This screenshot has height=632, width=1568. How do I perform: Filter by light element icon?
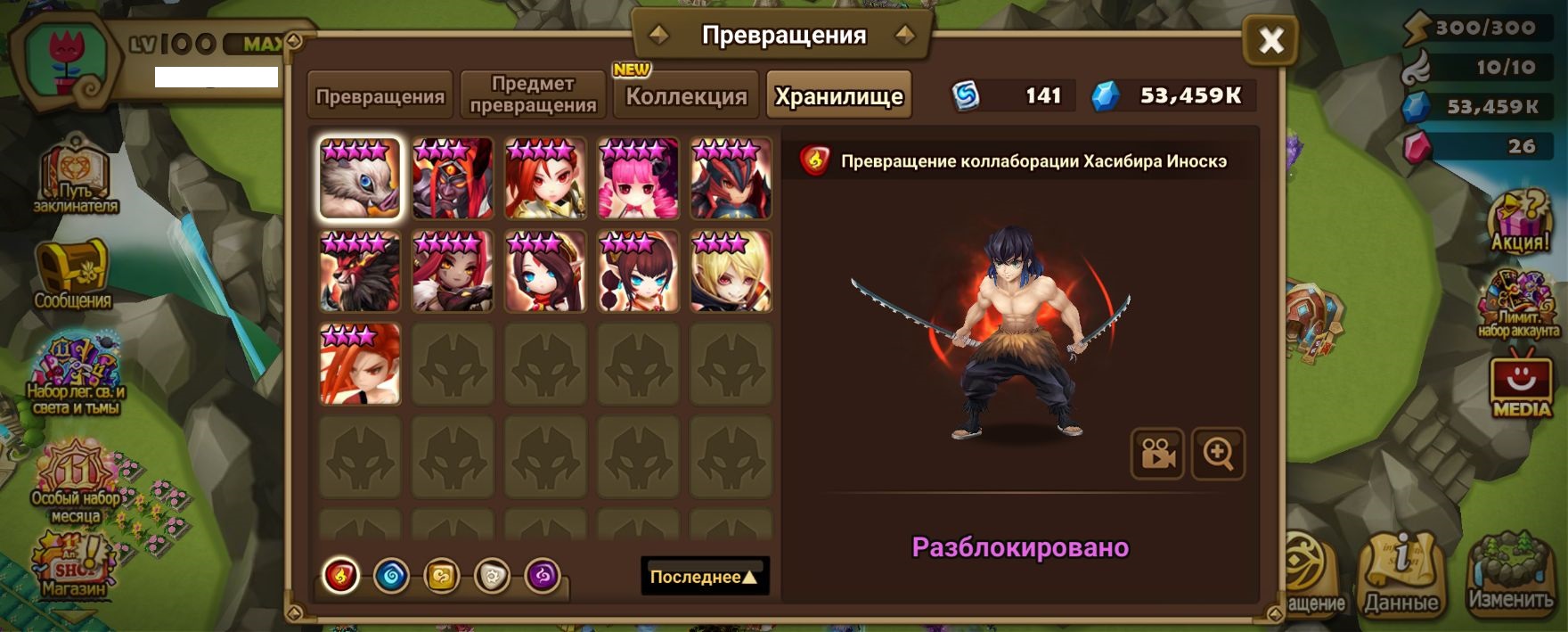[x=492, y=576]
